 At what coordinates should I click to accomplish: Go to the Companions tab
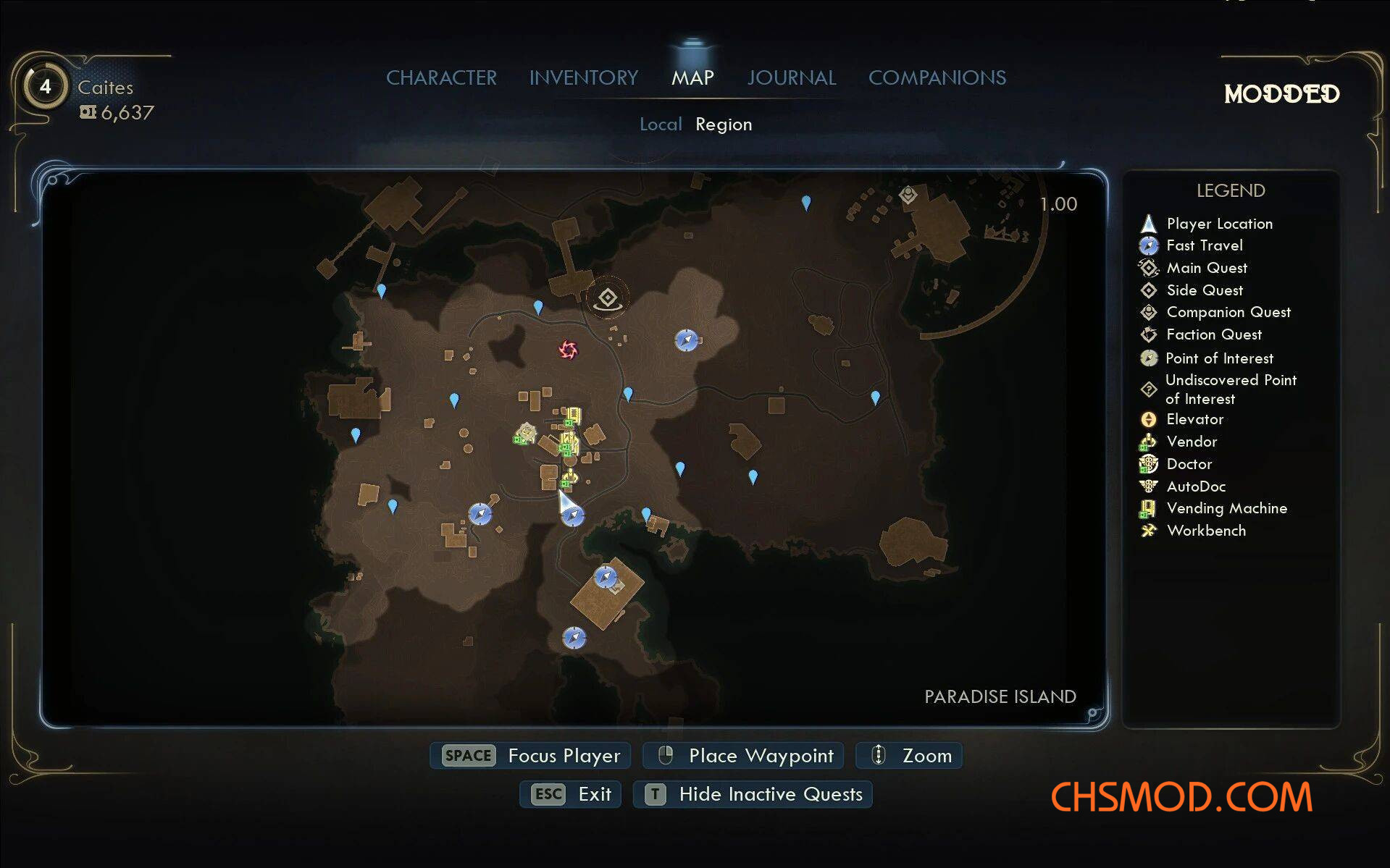(x=937, y=77)
